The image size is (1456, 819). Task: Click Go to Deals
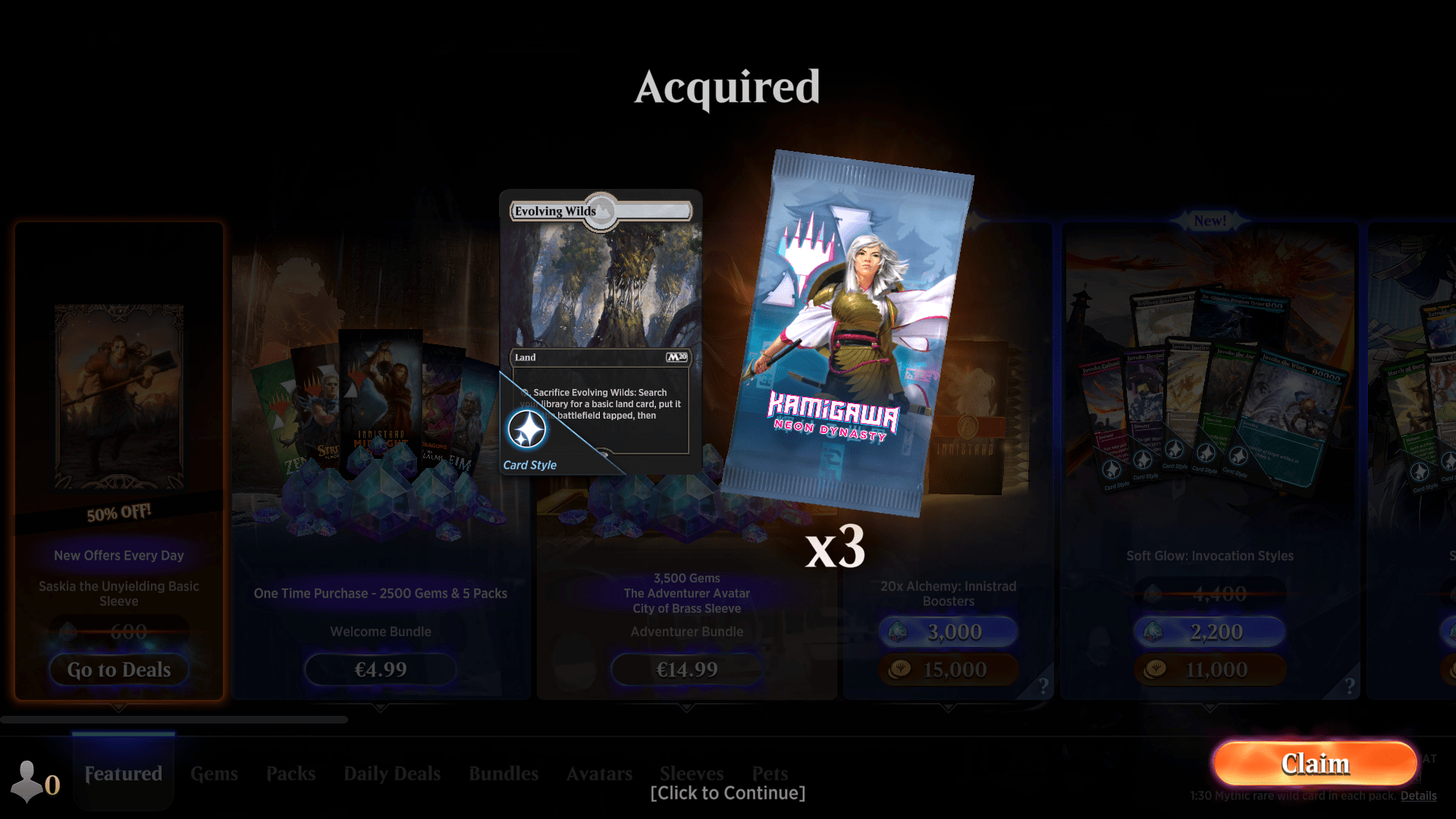[x=118, y=670]
